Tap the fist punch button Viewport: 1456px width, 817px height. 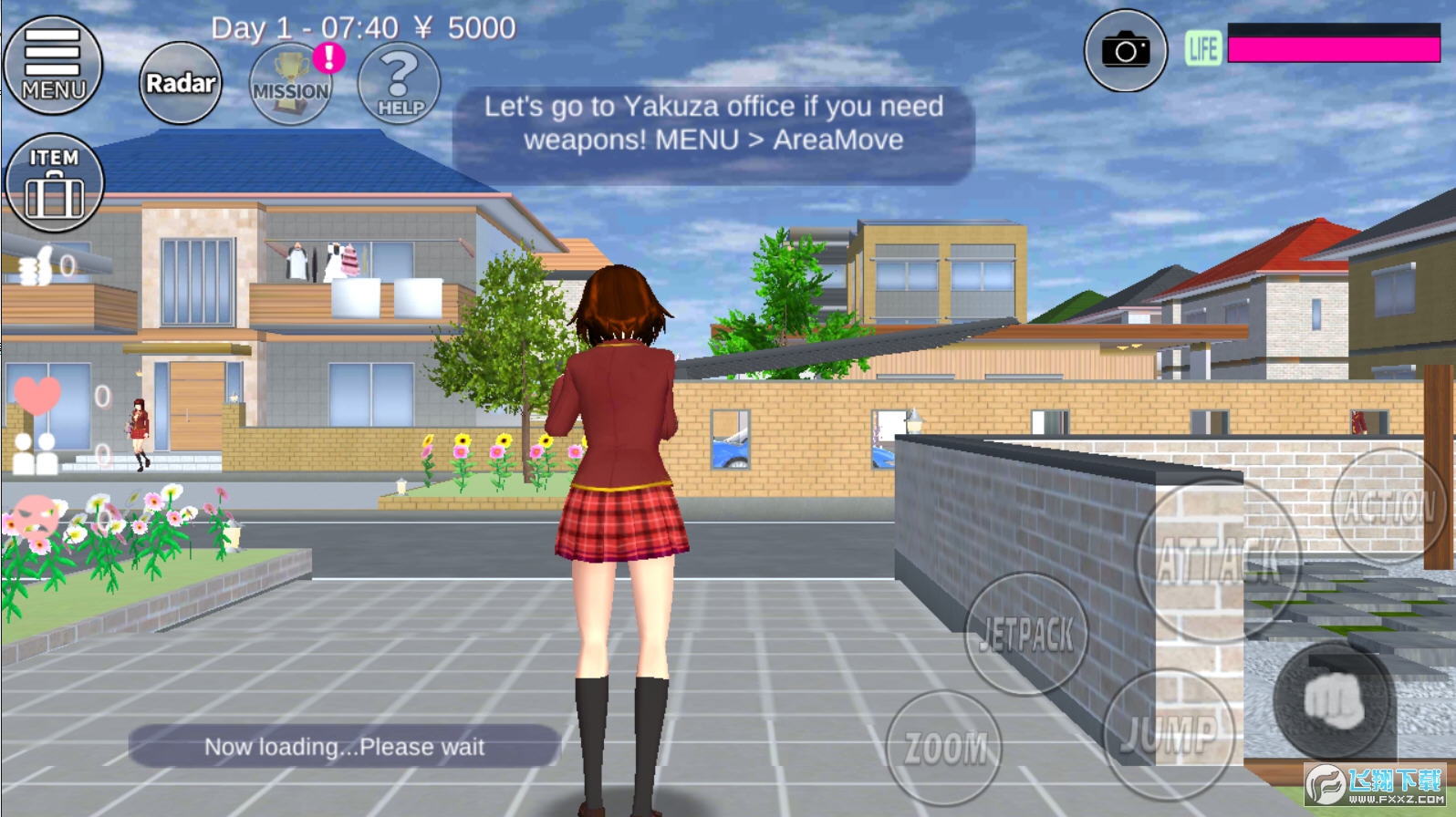point(1333,700)
